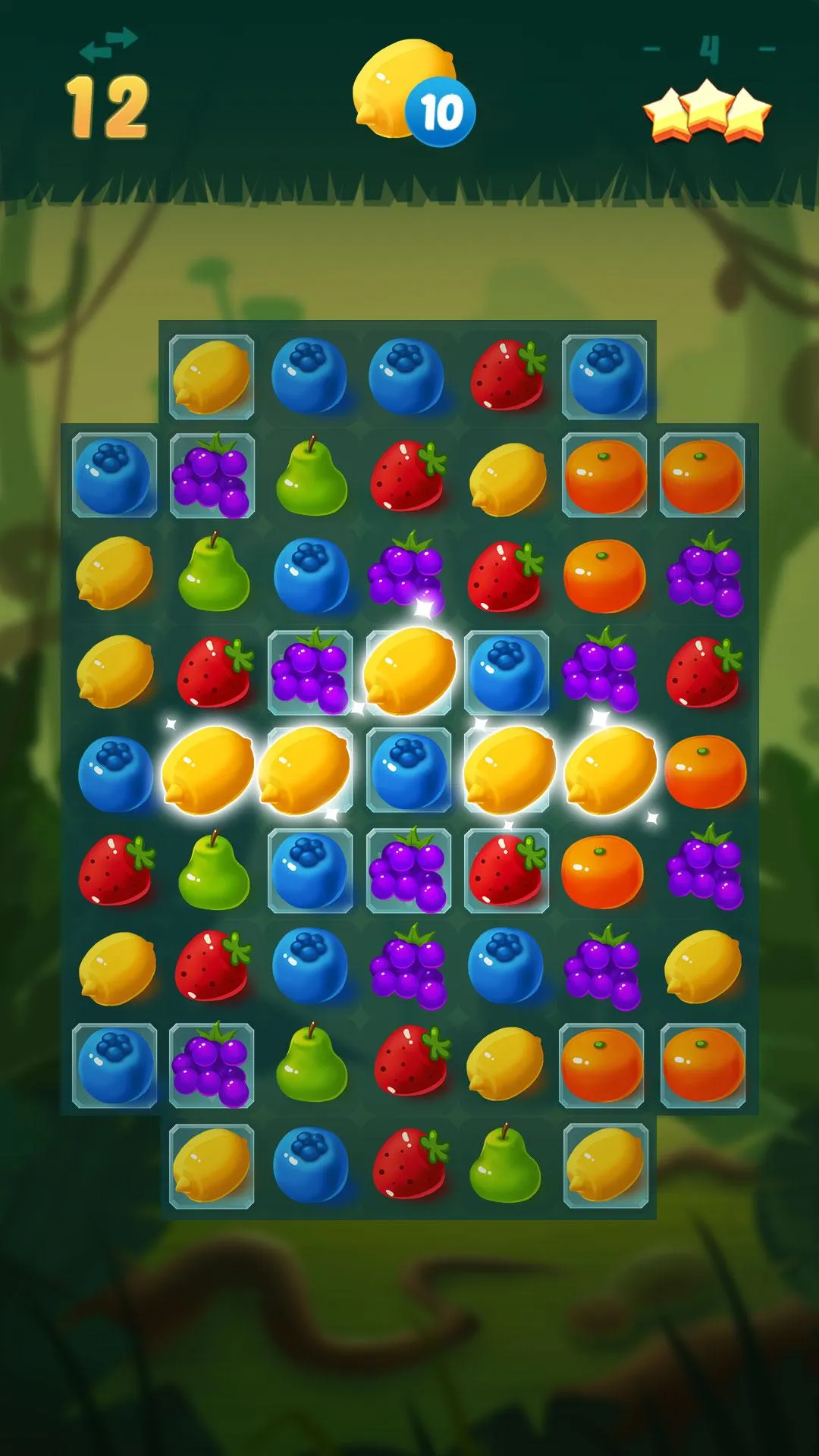Choose the orange beside the glowing lemon row
The image size is (819, 1456).
click(704, 771)
